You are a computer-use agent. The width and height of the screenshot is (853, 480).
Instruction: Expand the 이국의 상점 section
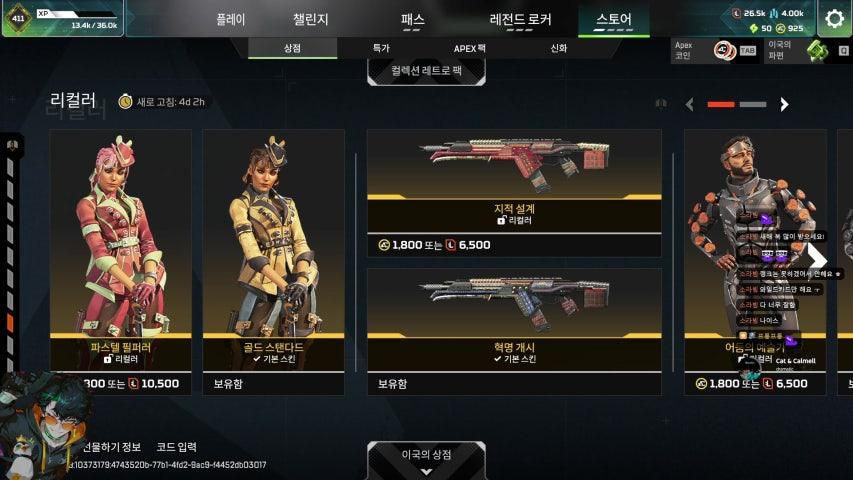click(426, 458)
